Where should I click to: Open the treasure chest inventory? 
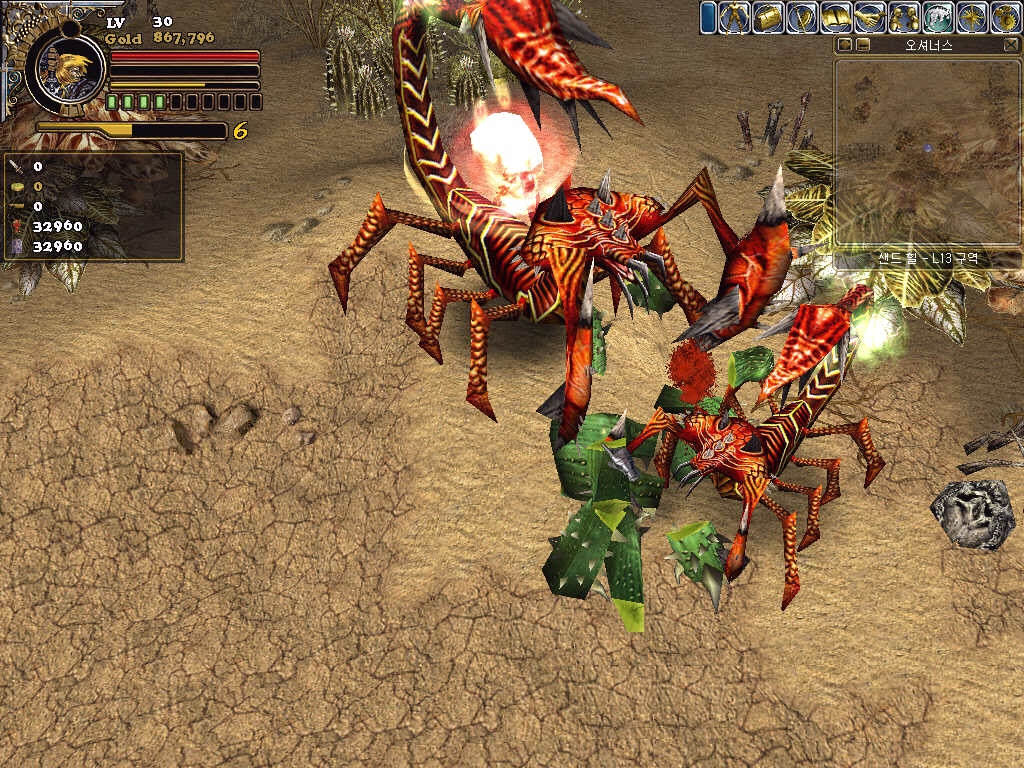tap(768, 17)
